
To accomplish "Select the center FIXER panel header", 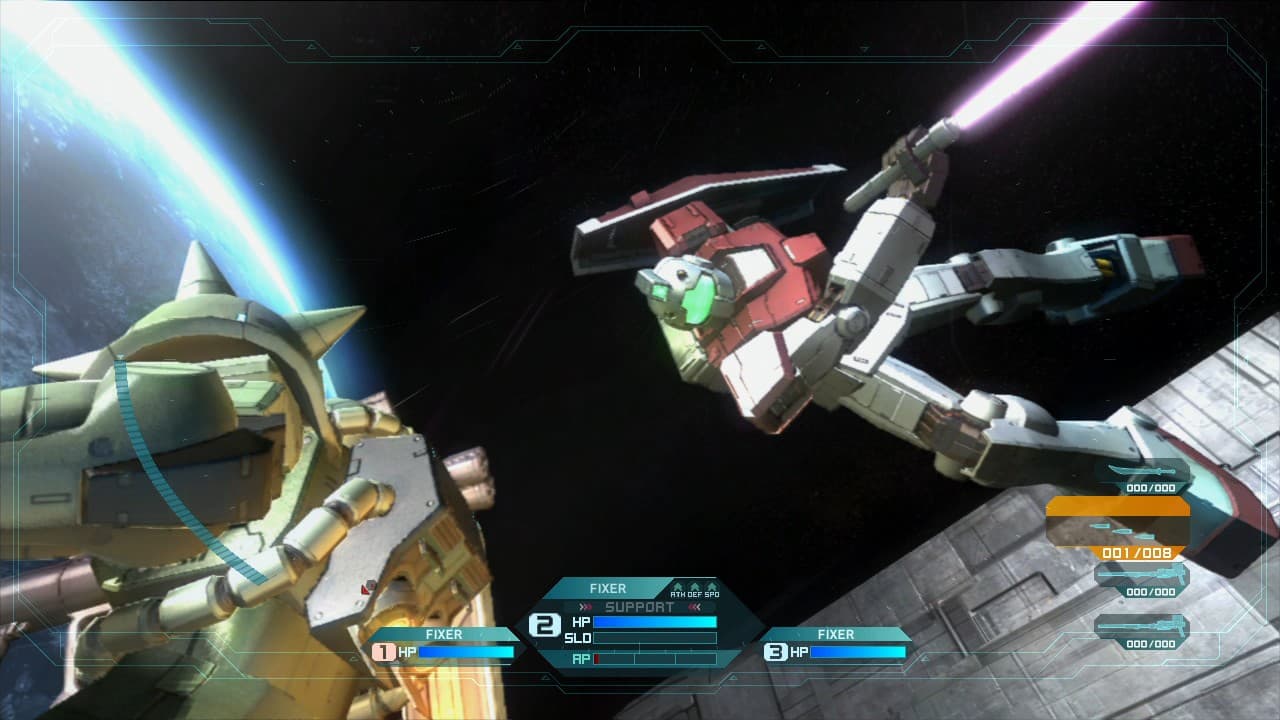I will [x=608, y=589].
